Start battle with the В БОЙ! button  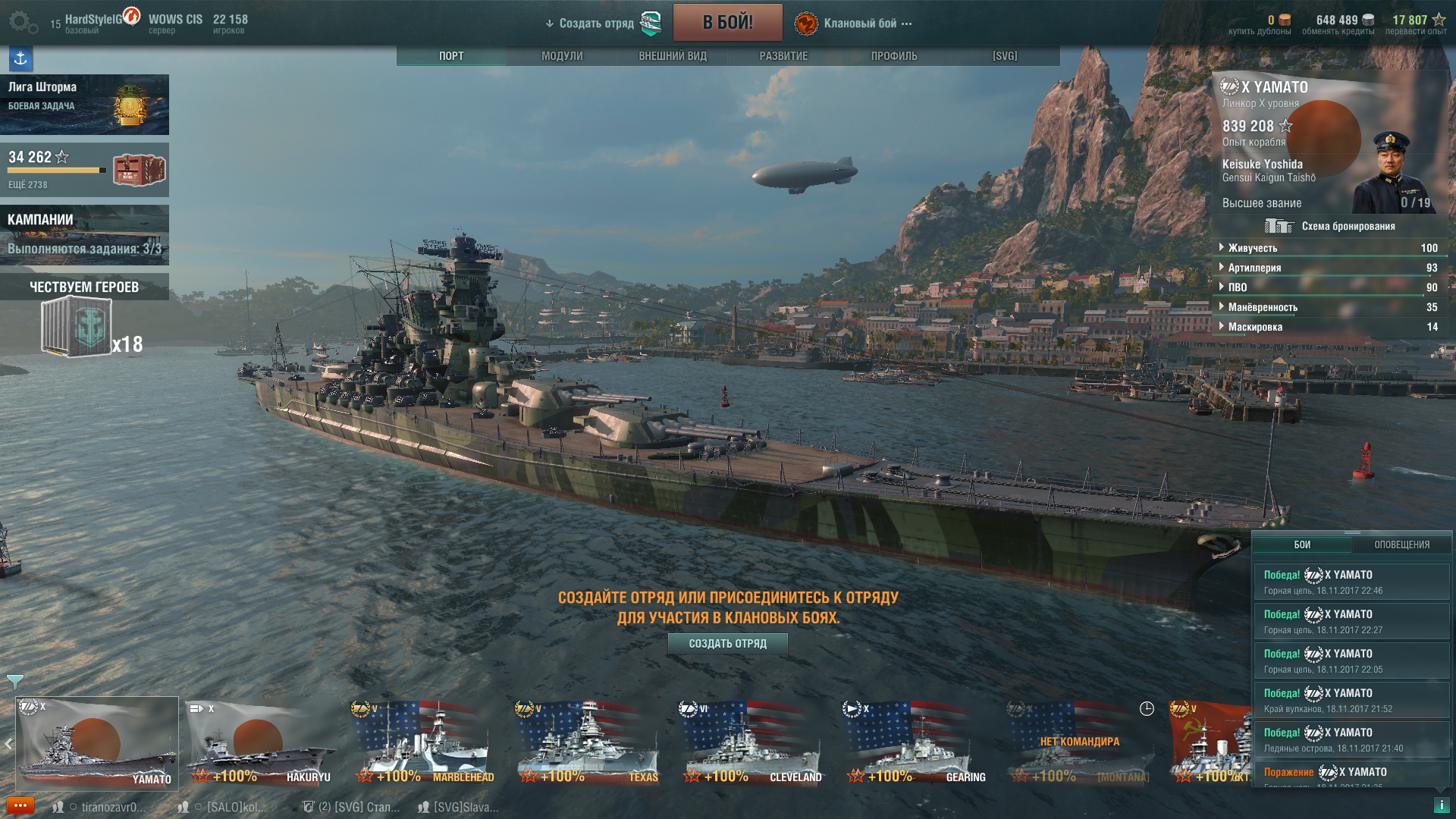coord(727,23)
